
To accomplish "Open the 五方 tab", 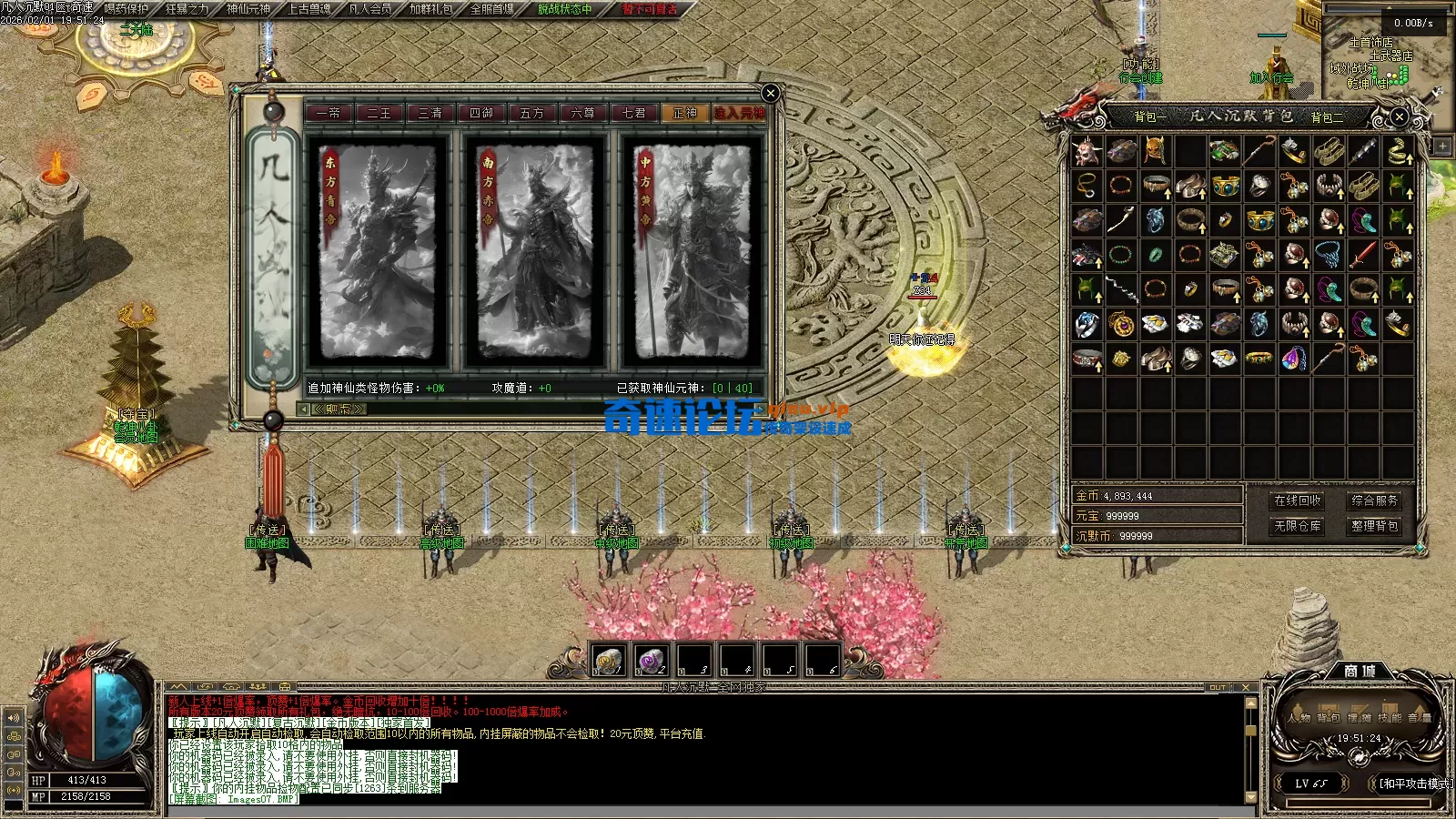I will [x=531, y=113].
